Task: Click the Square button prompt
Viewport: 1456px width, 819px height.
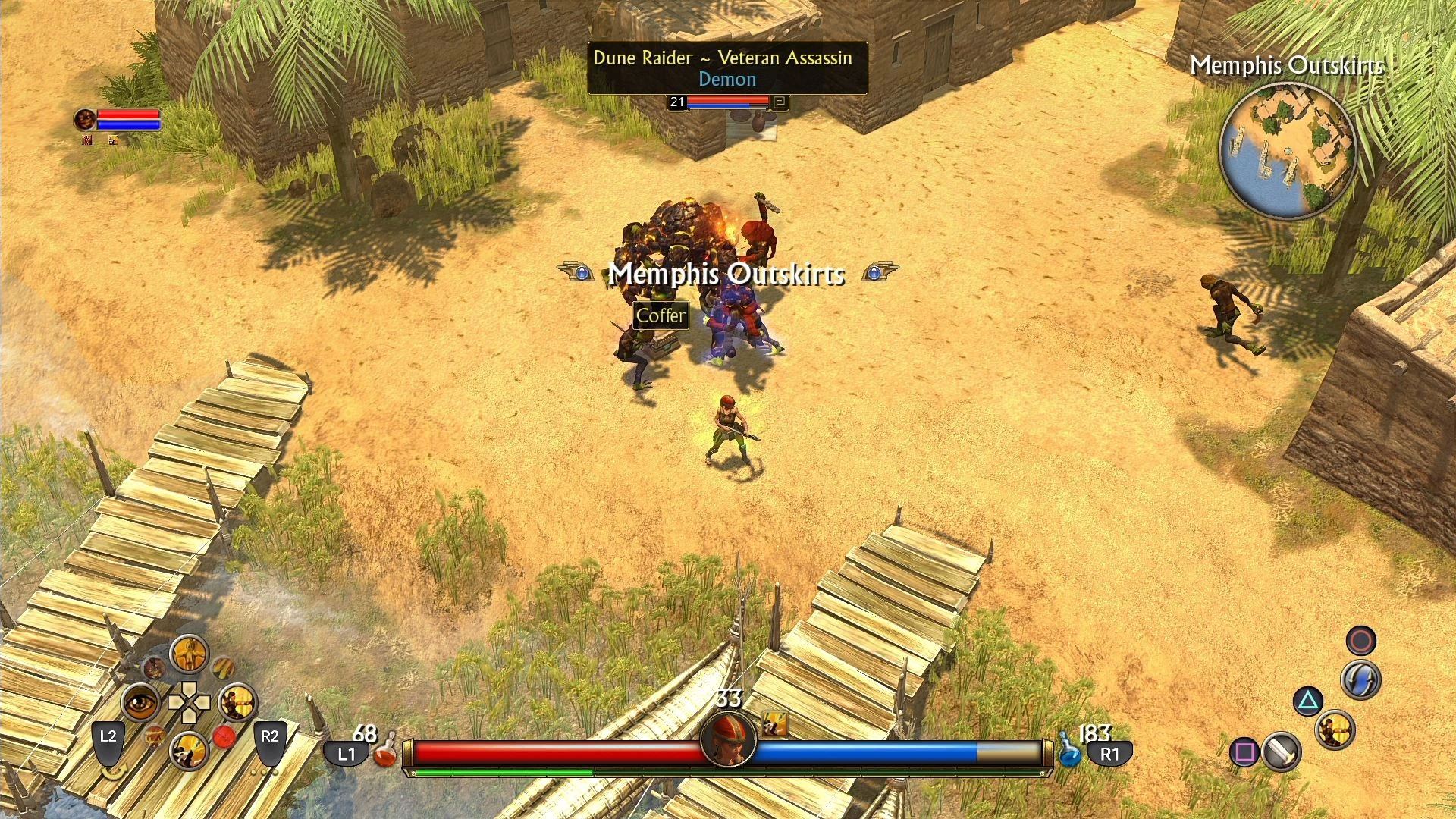Action: coord(1244,752)
